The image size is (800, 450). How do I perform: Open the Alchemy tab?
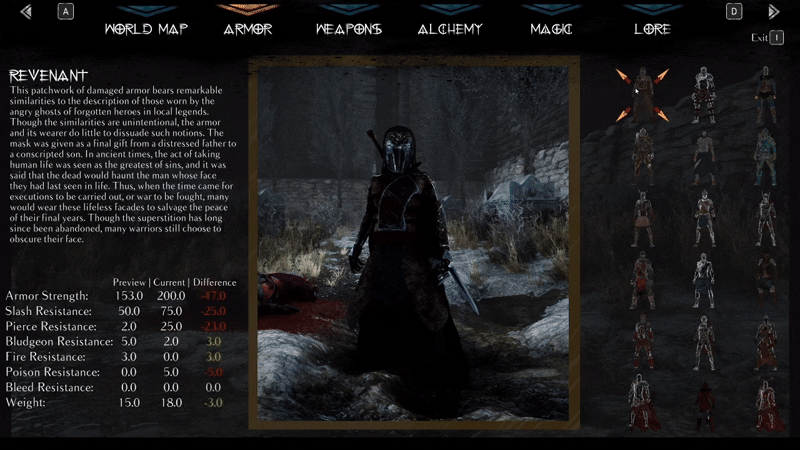pyautogui.click(x=450, y=29)
